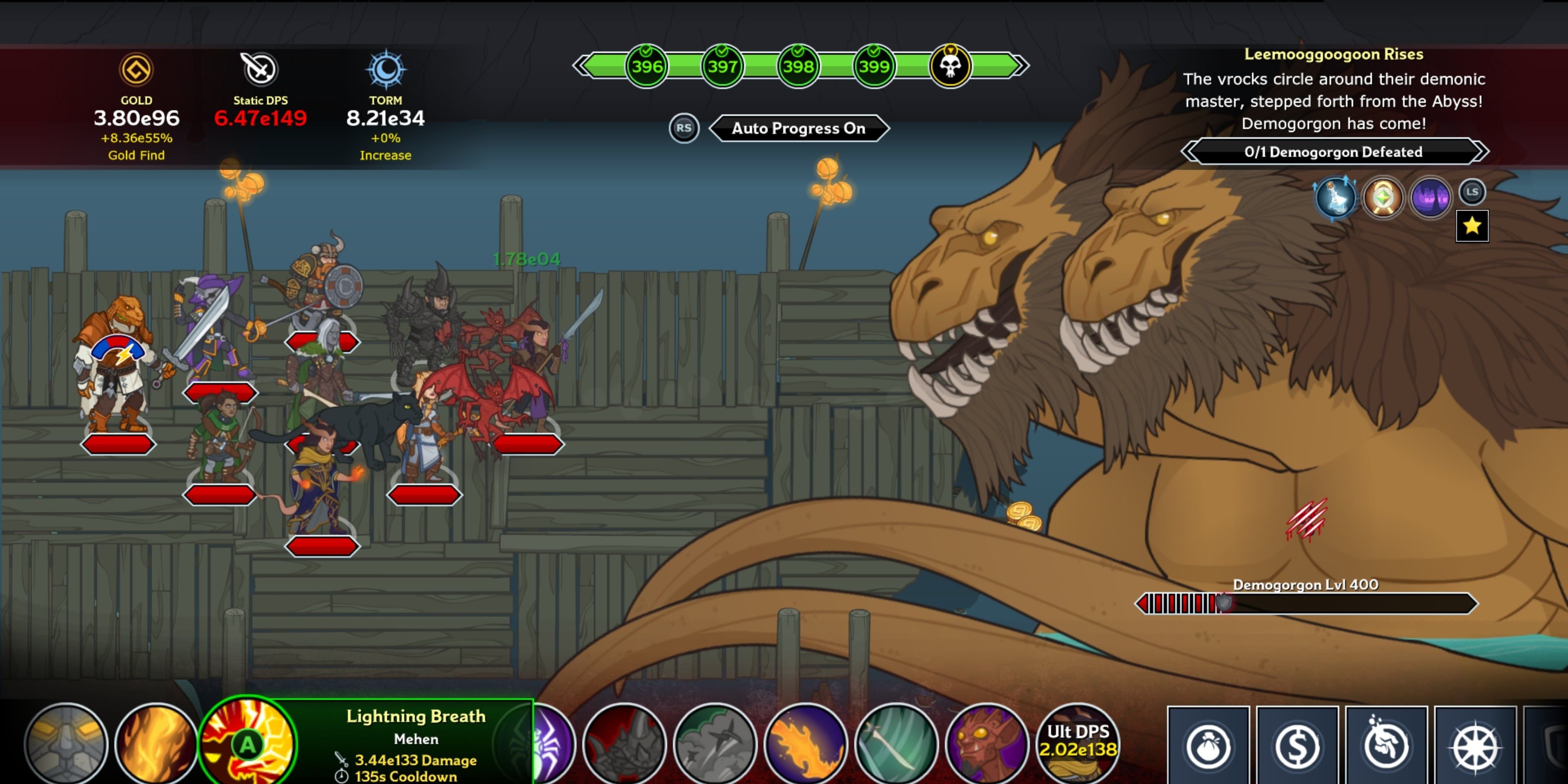1568x784 pixels.
Task: Open the purple cavern icon
Action: 1430,198
